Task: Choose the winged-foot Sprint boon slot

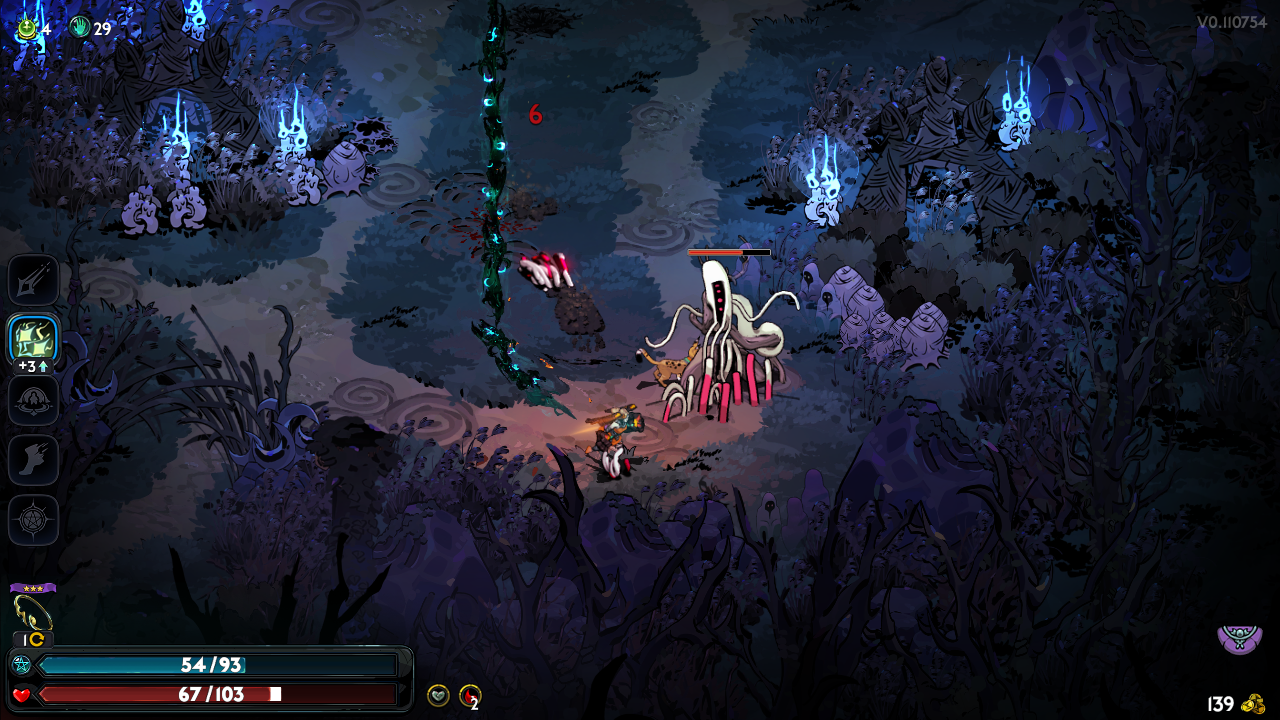Action: point(33,460)
